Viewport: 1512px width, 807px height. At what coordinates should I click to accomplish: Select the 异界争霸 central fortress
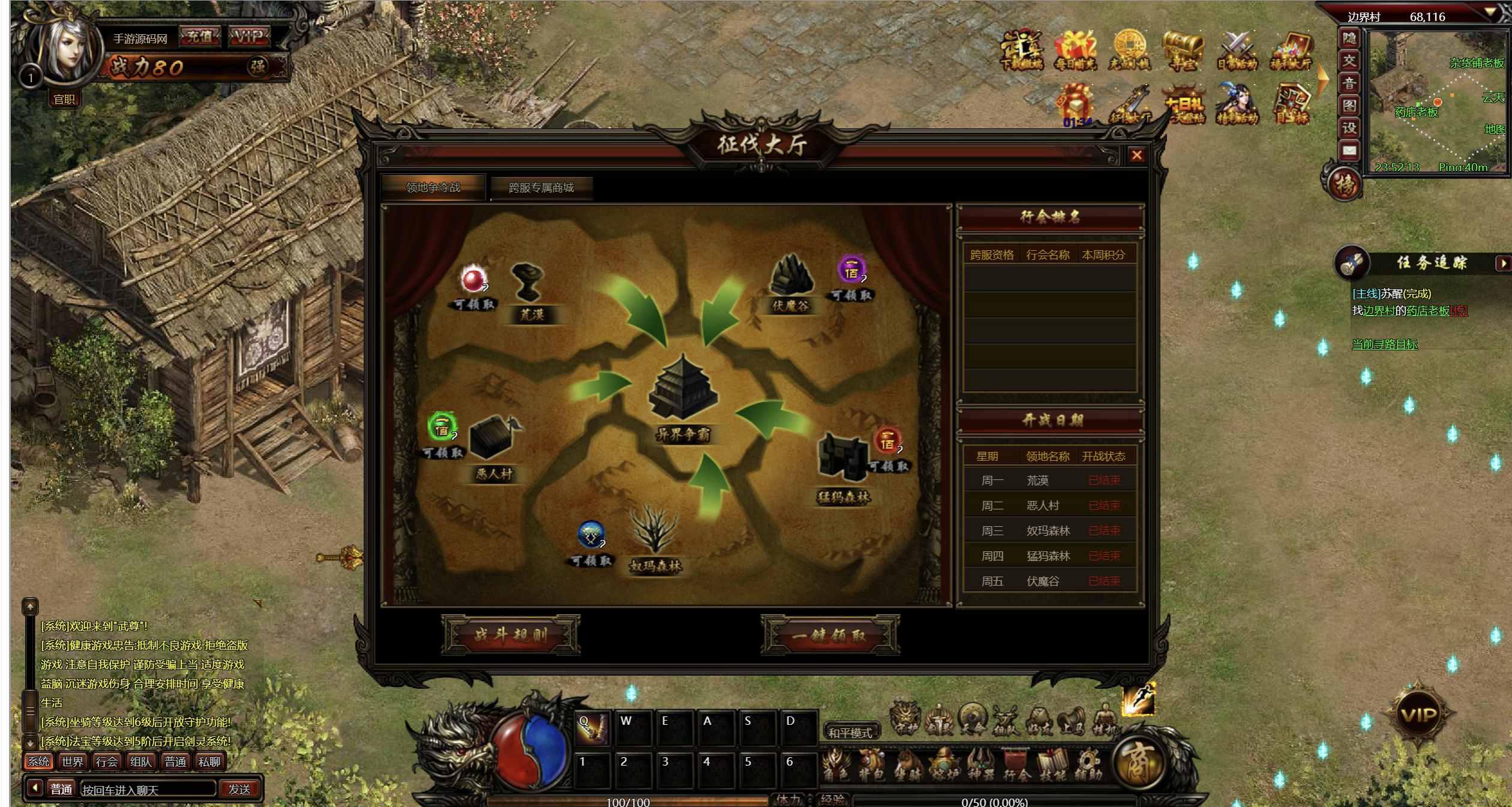(x=683, y=390)
